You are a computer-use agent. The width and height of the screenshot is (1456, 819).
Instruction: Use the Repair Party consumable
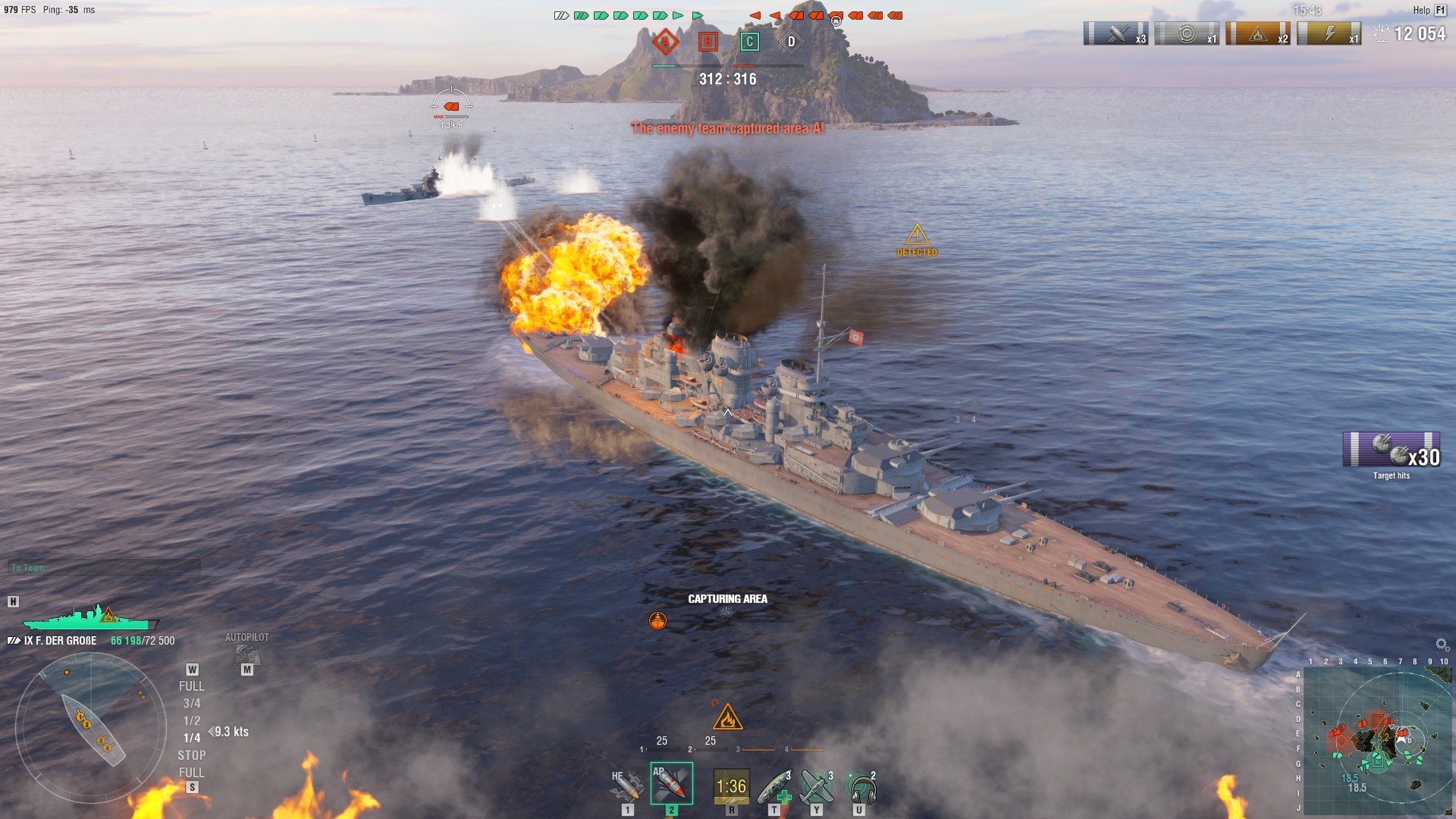(x=775, y=787)
